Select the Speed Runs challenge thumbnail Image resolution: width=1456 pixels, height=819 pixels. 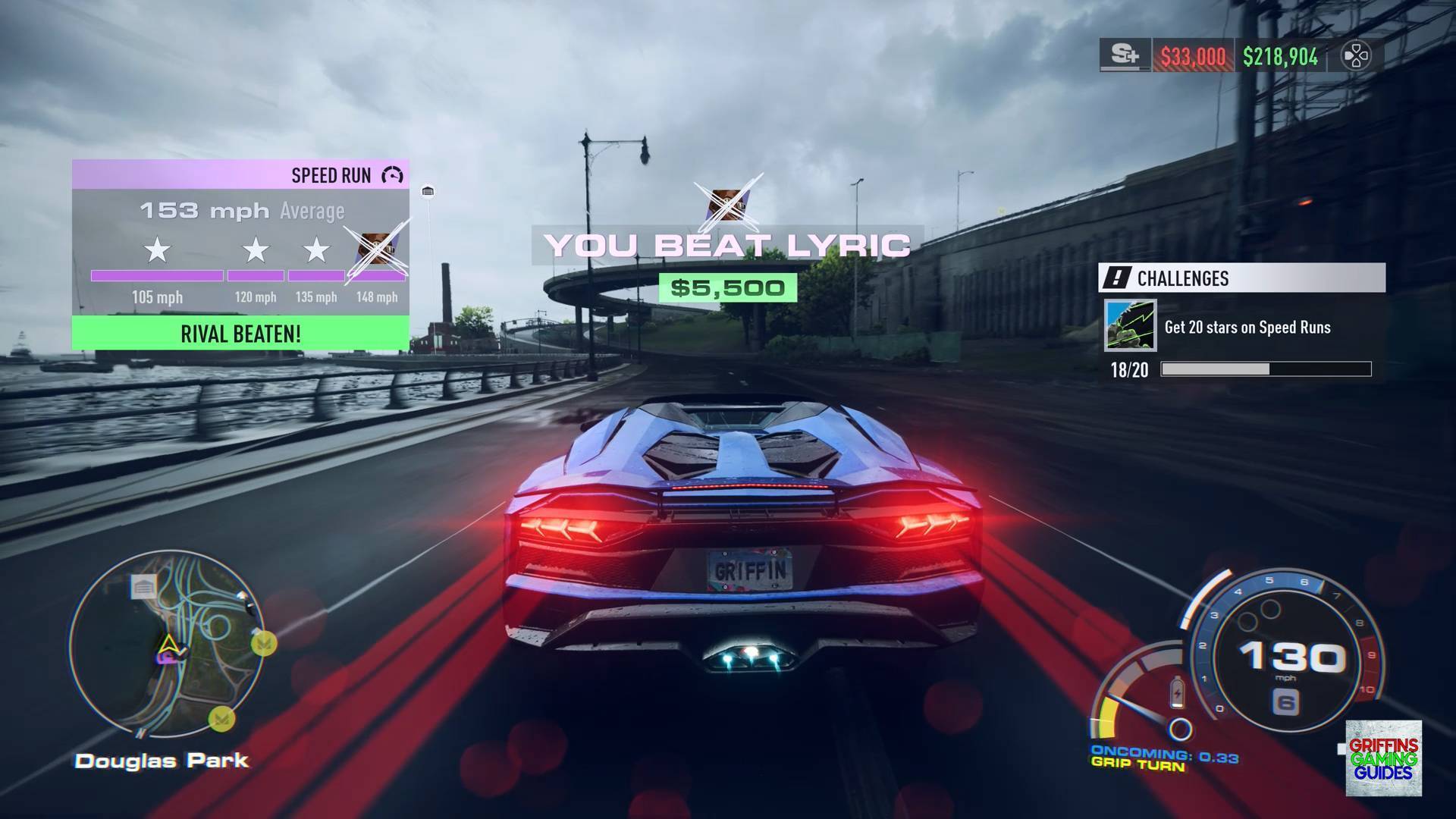coord(1130,326)
